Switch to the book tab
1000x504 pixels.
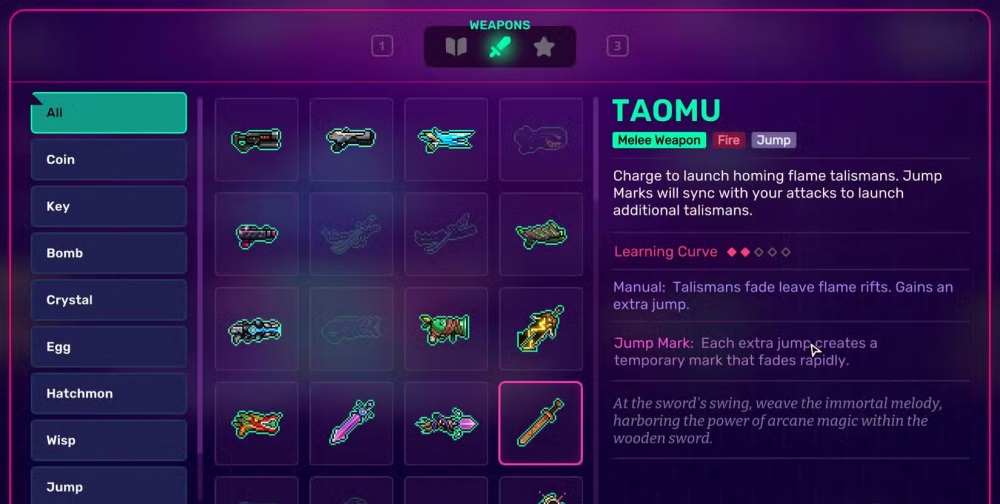(456, 47)
